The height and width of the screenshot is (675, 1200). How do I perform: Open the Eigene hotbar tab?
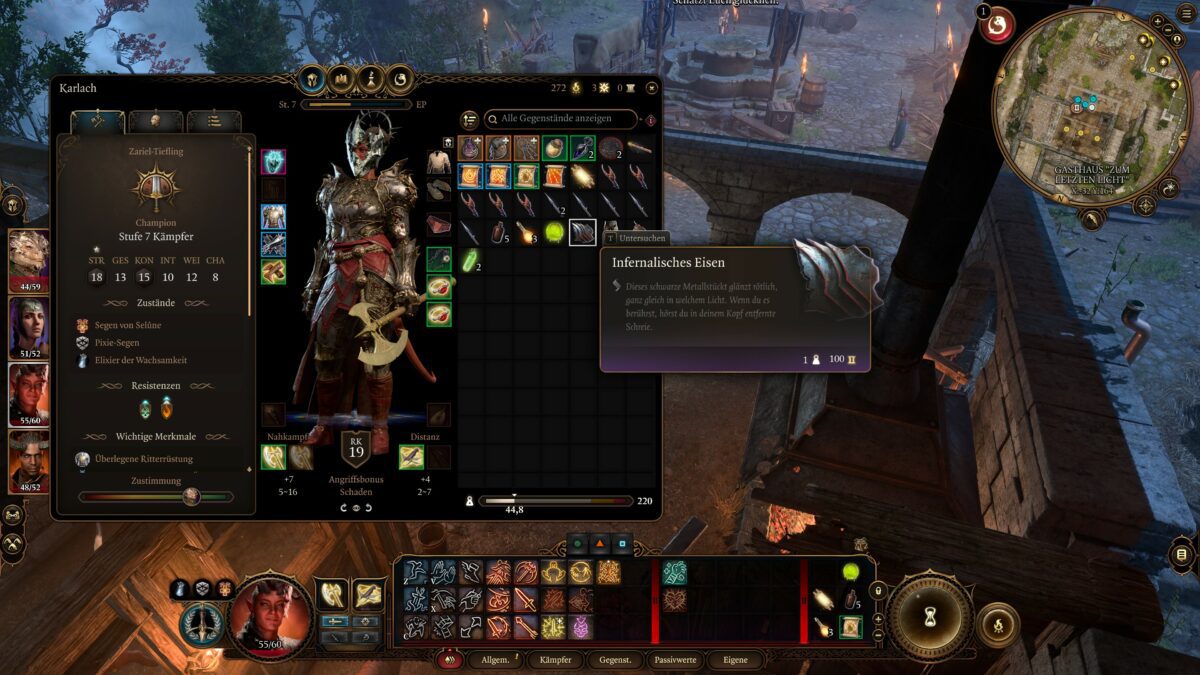click(x=734, y=660)
